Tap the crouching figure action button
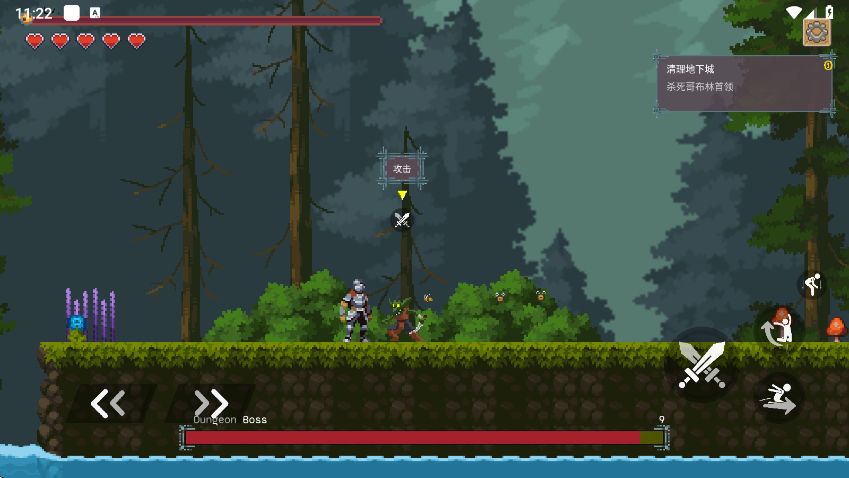 tap(812, 284)
